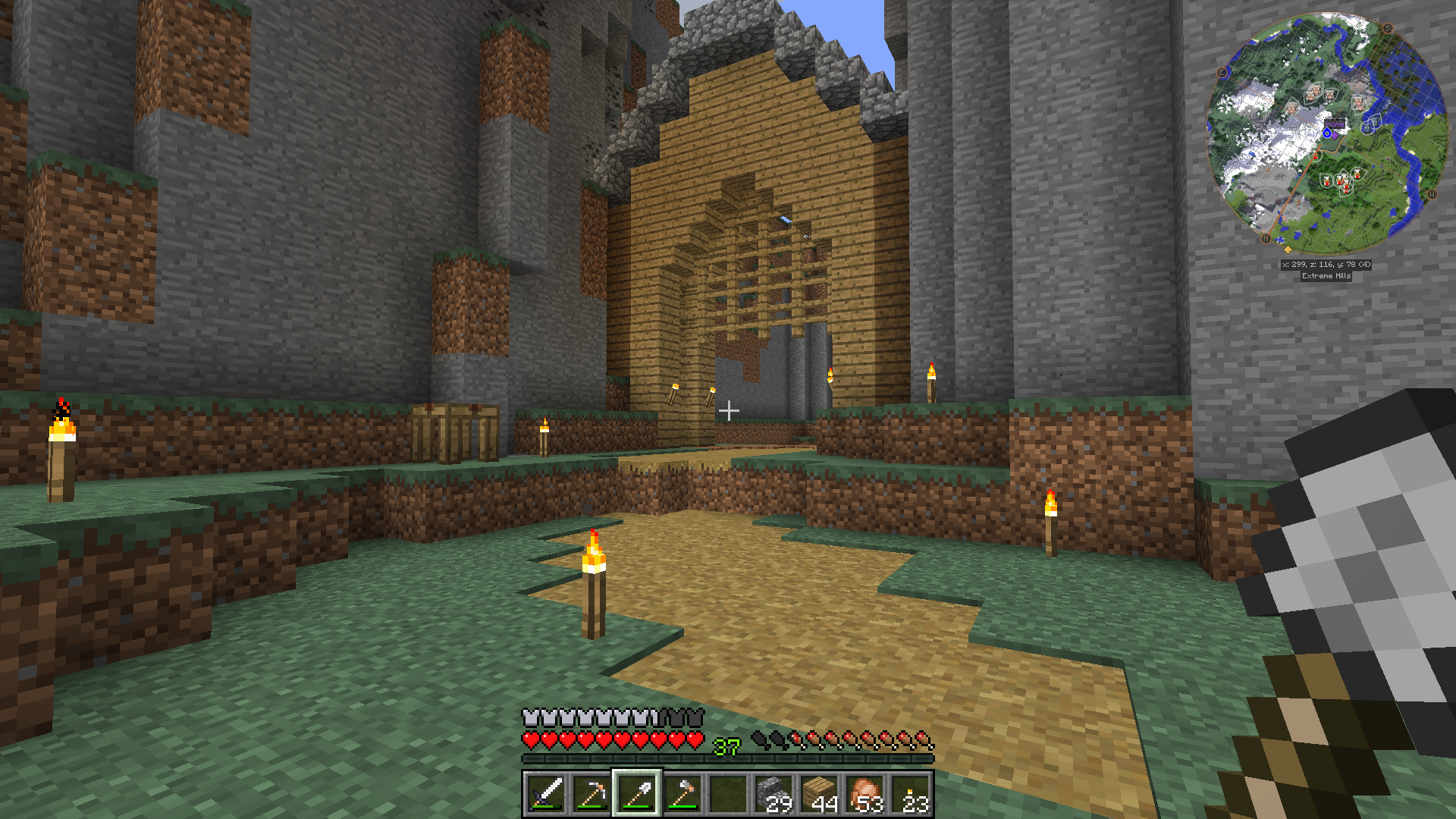This screenshot has width=1456, height=819.
Task: Select the pickaxe hotbar slot
Action: tap(591, 794)
